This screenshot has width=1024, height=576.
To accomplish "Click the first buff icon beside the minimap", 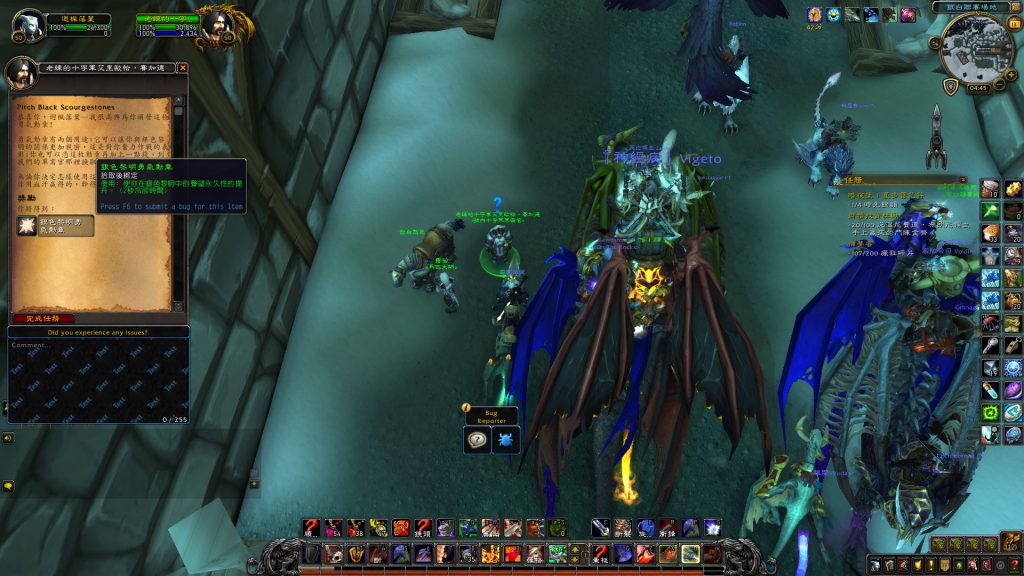I will [x=814, y=15].
